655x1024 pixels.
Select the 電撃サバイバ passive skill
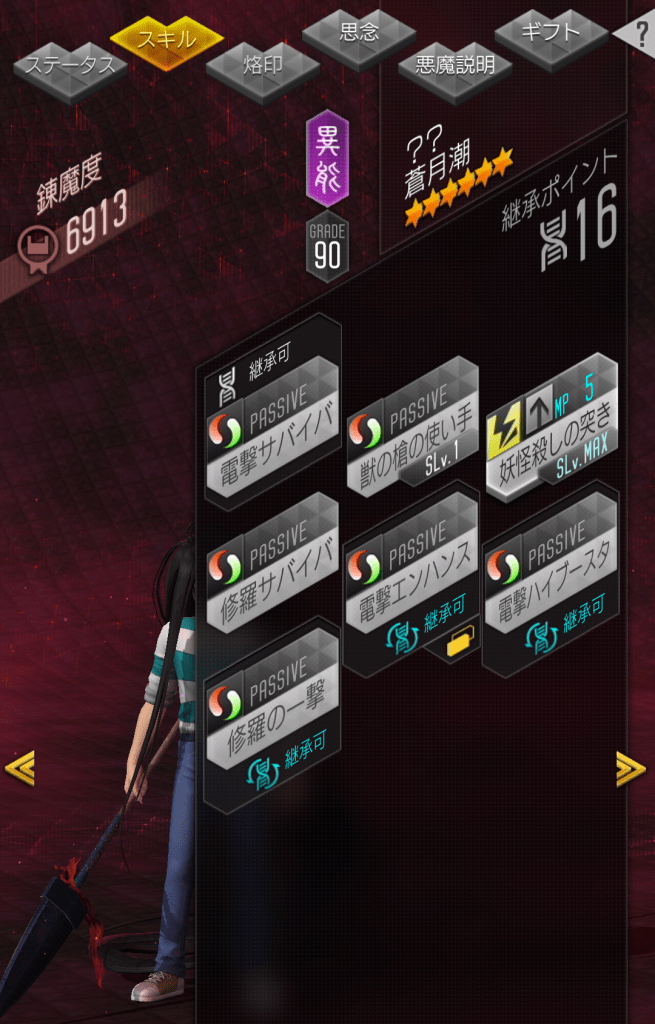[271, 428]
